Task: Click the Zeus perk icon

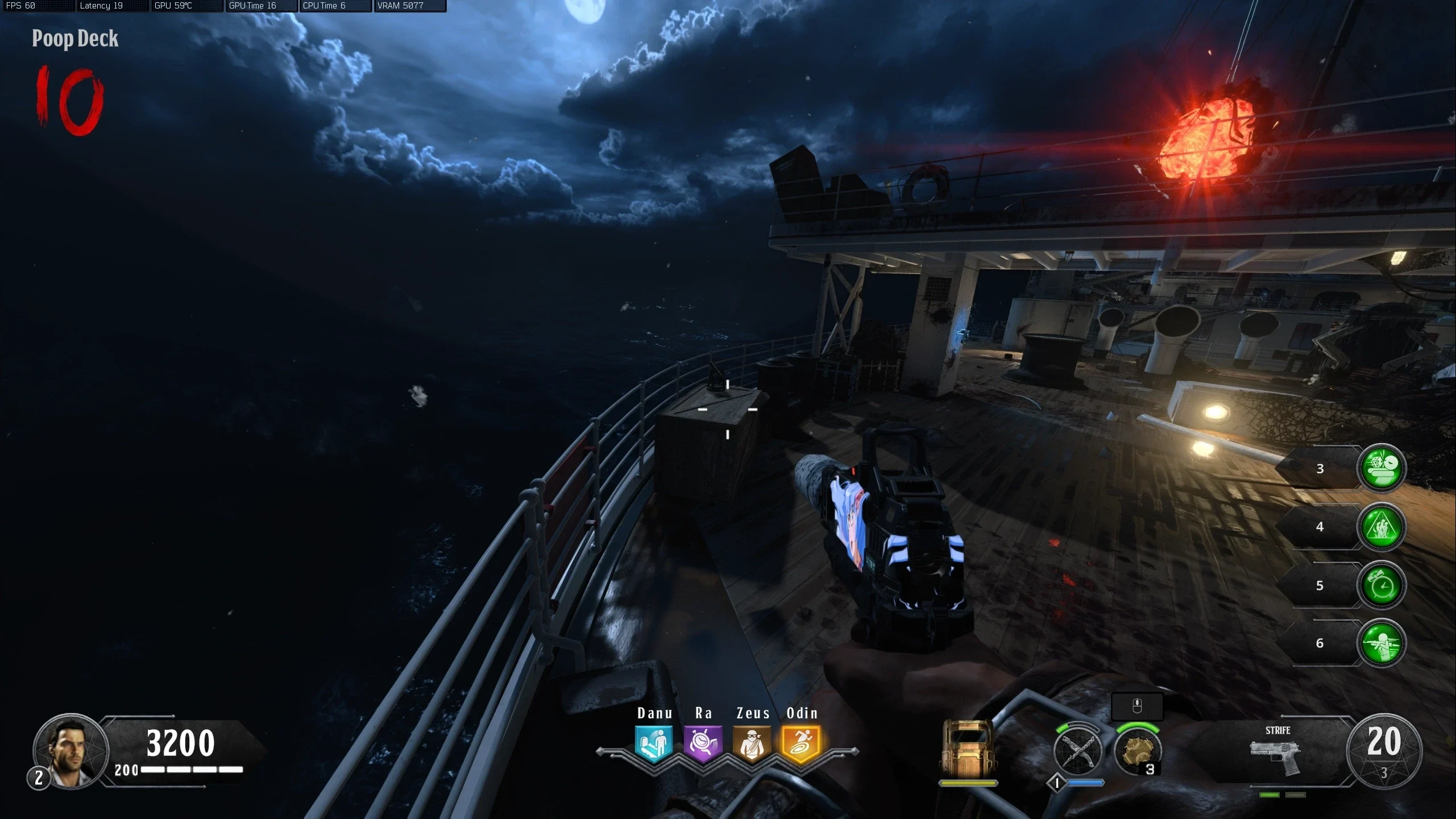Action: pyautogui.click(x=752, y=743)
